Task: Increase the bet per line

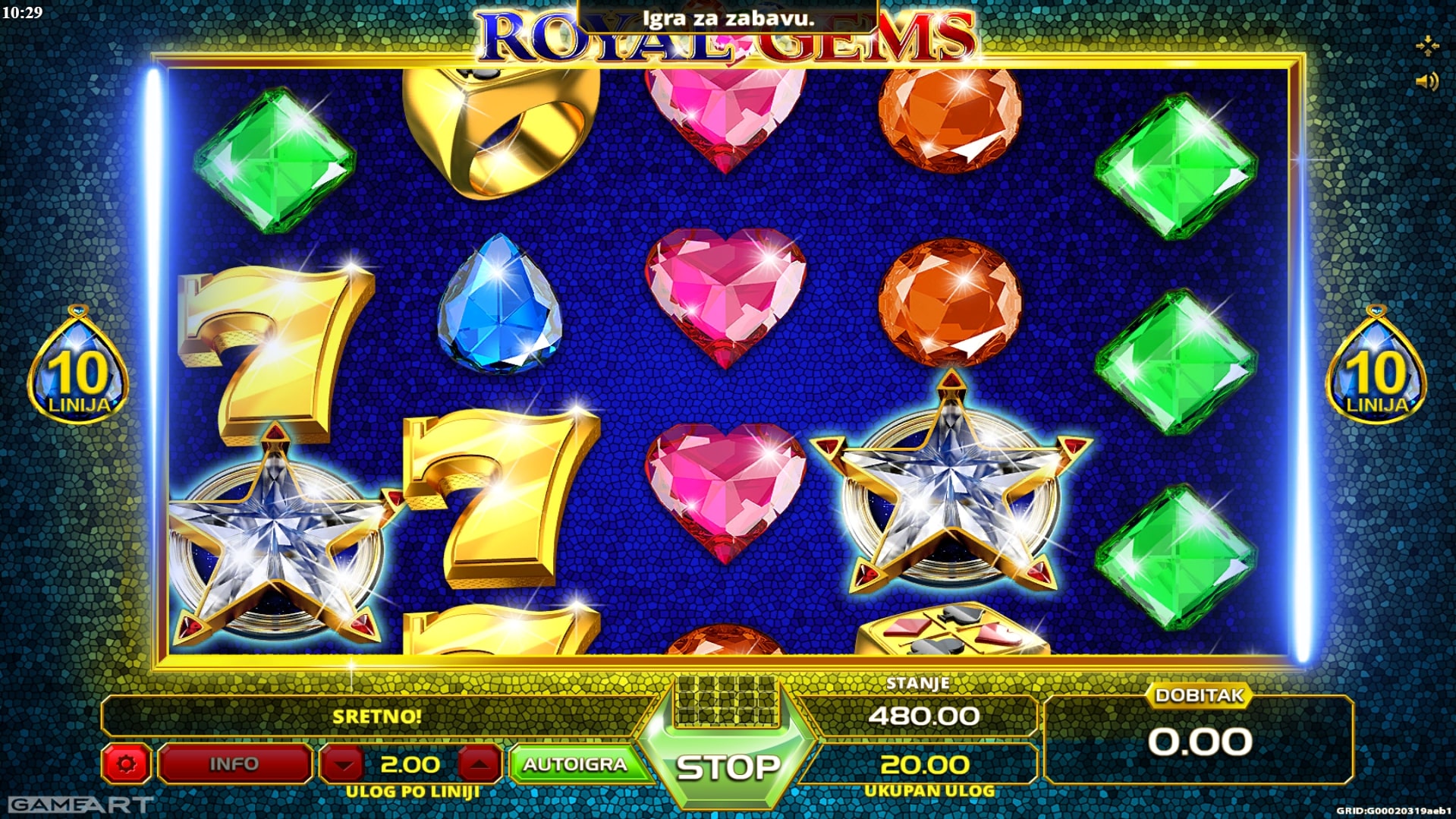Action: click(x=479, y=764)
